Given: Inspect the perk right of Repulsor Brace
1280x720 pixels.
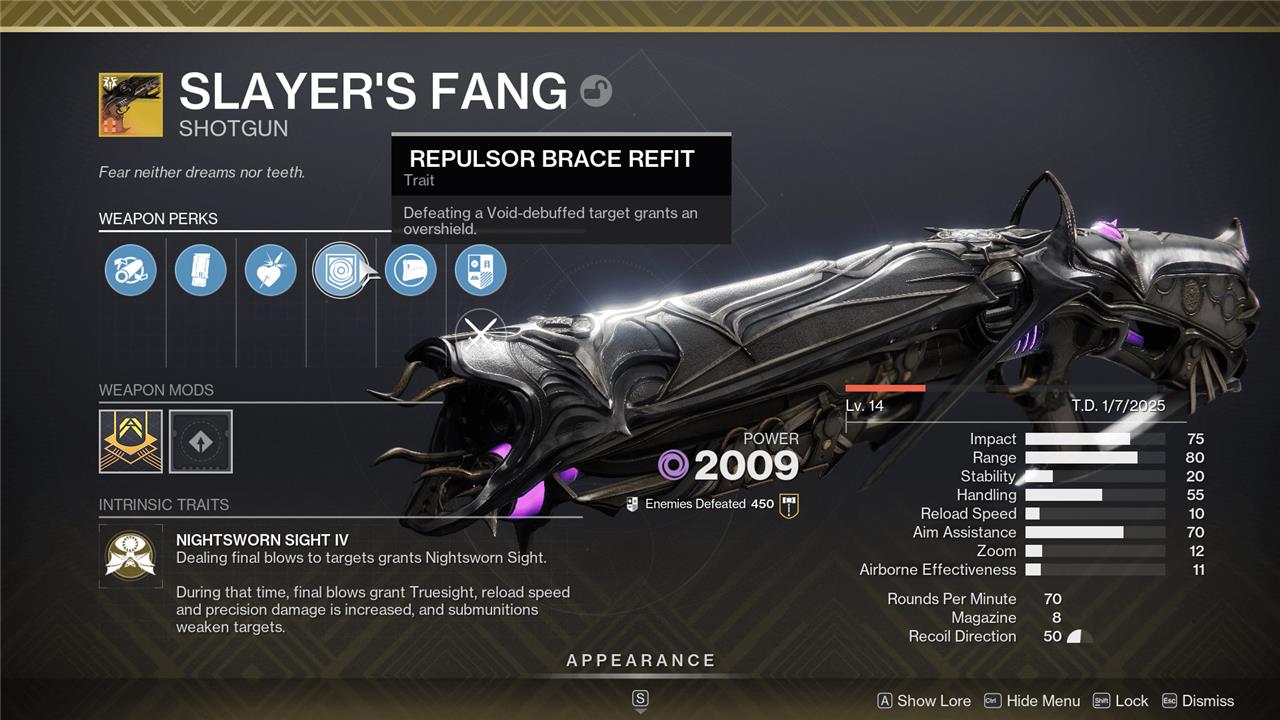Looking at the screenshot, I should pos(411,271).
